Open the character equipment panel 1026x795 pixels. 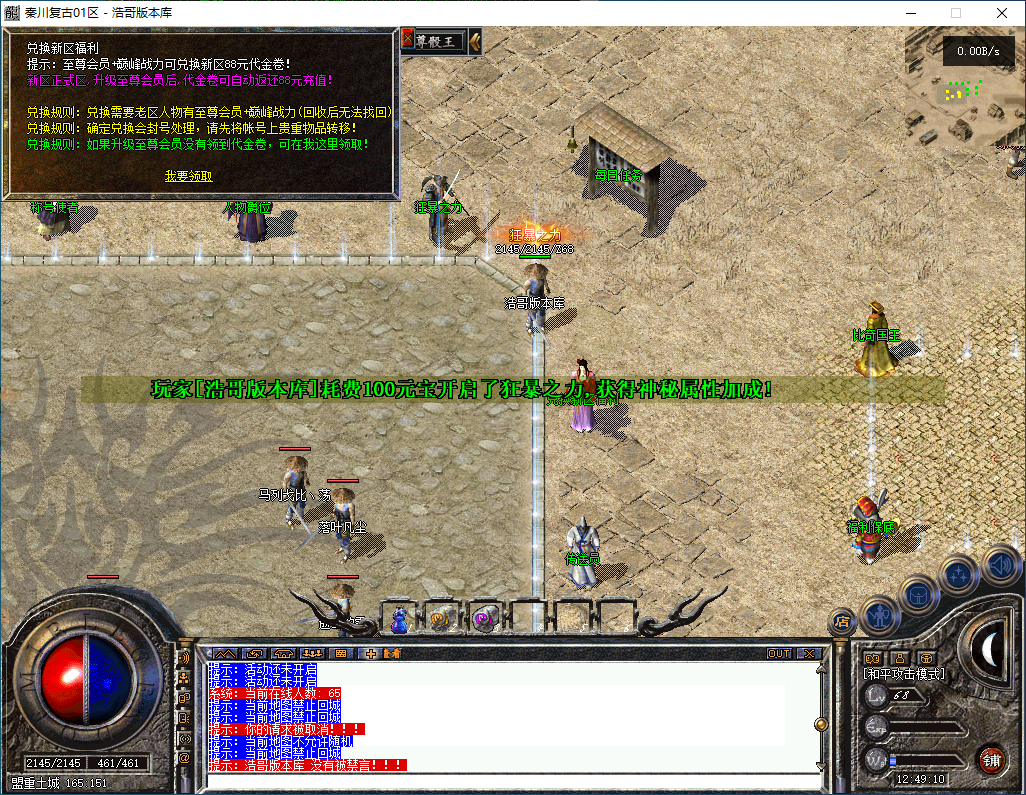click(x=878, y=612)
